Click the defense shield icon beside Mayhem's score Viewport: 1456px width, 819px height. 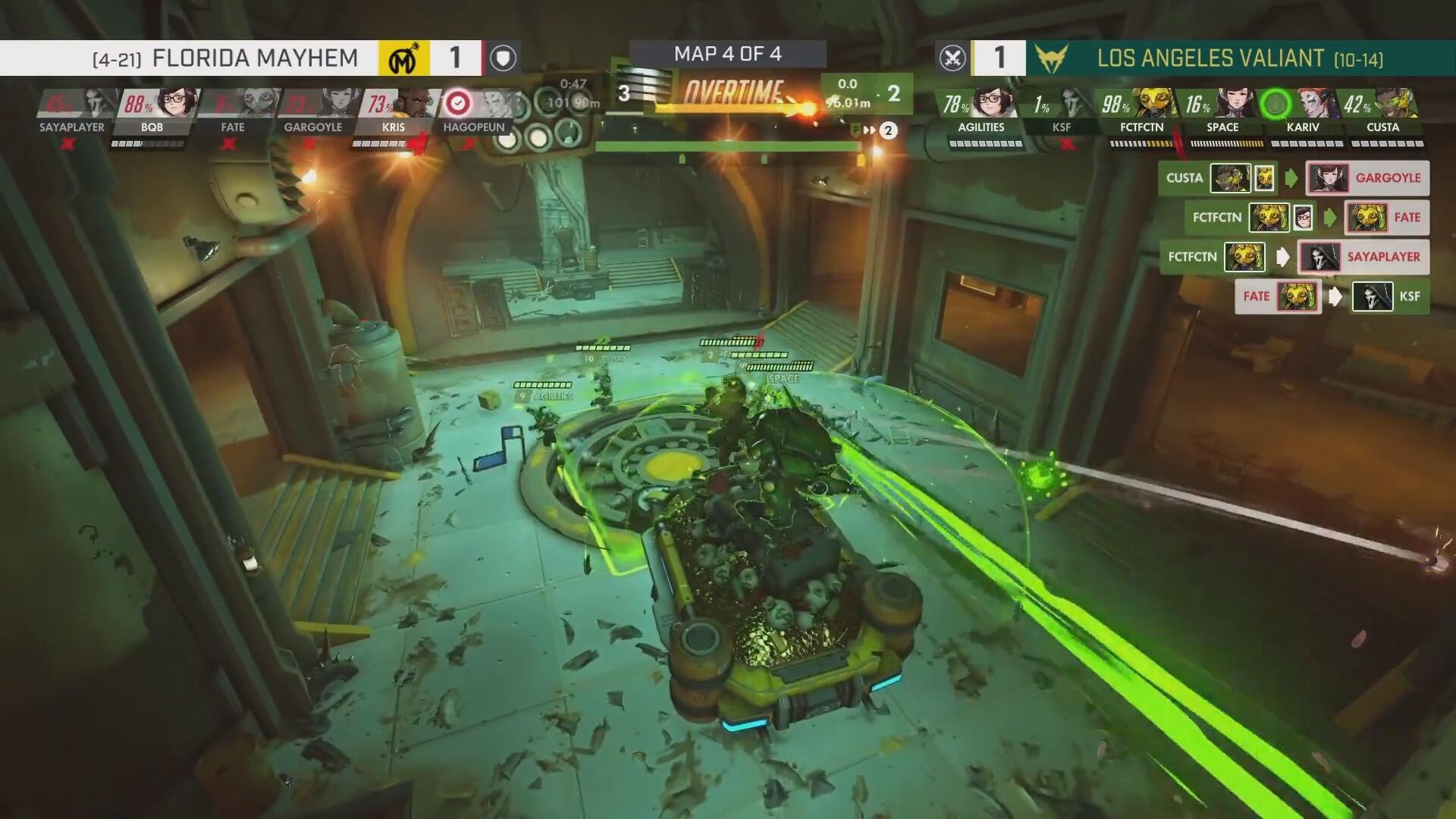[x=503, y=58]
